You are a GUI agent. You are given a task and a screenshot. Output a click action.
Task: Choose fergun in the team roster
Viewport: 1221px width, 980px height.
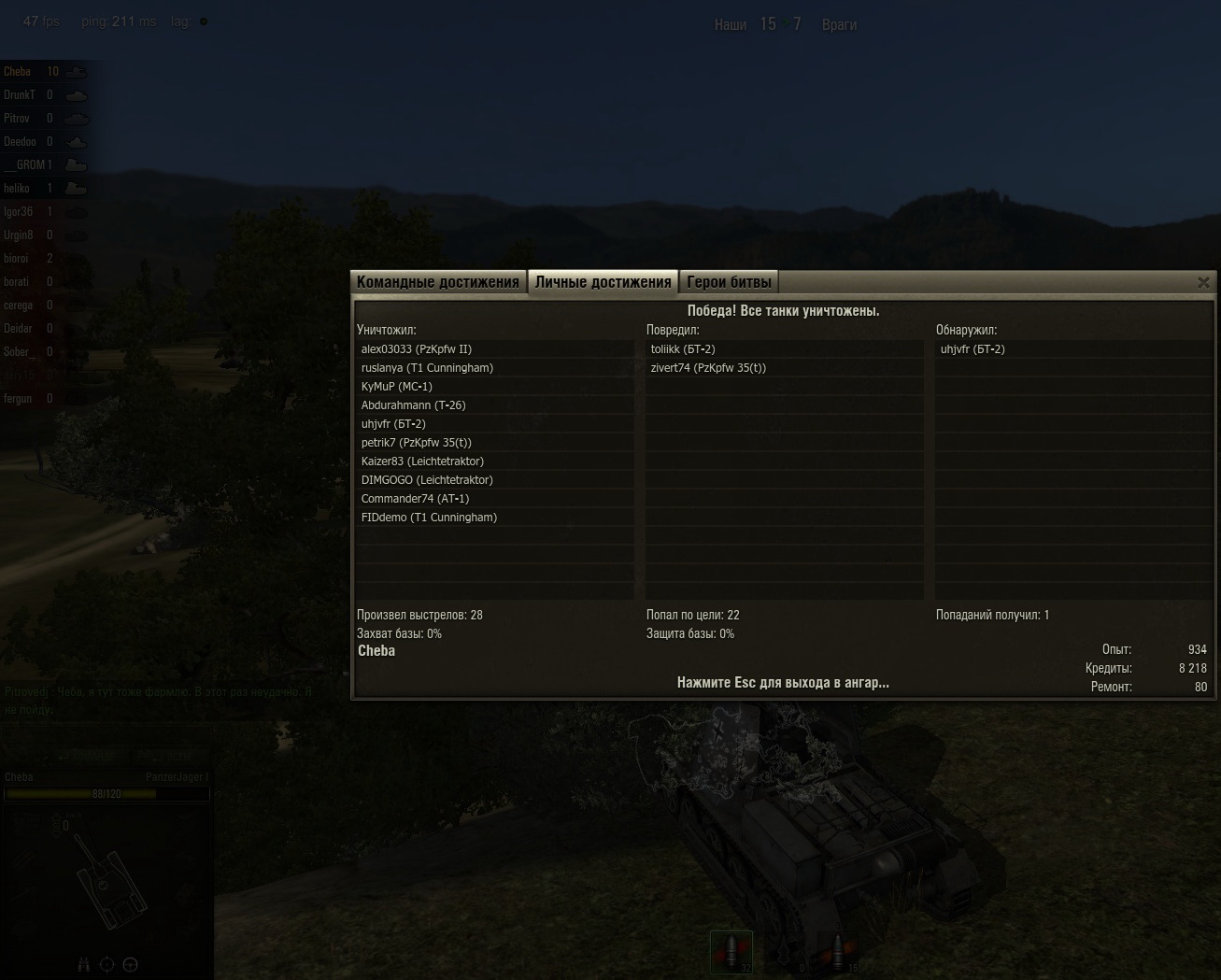click(18, 399)
